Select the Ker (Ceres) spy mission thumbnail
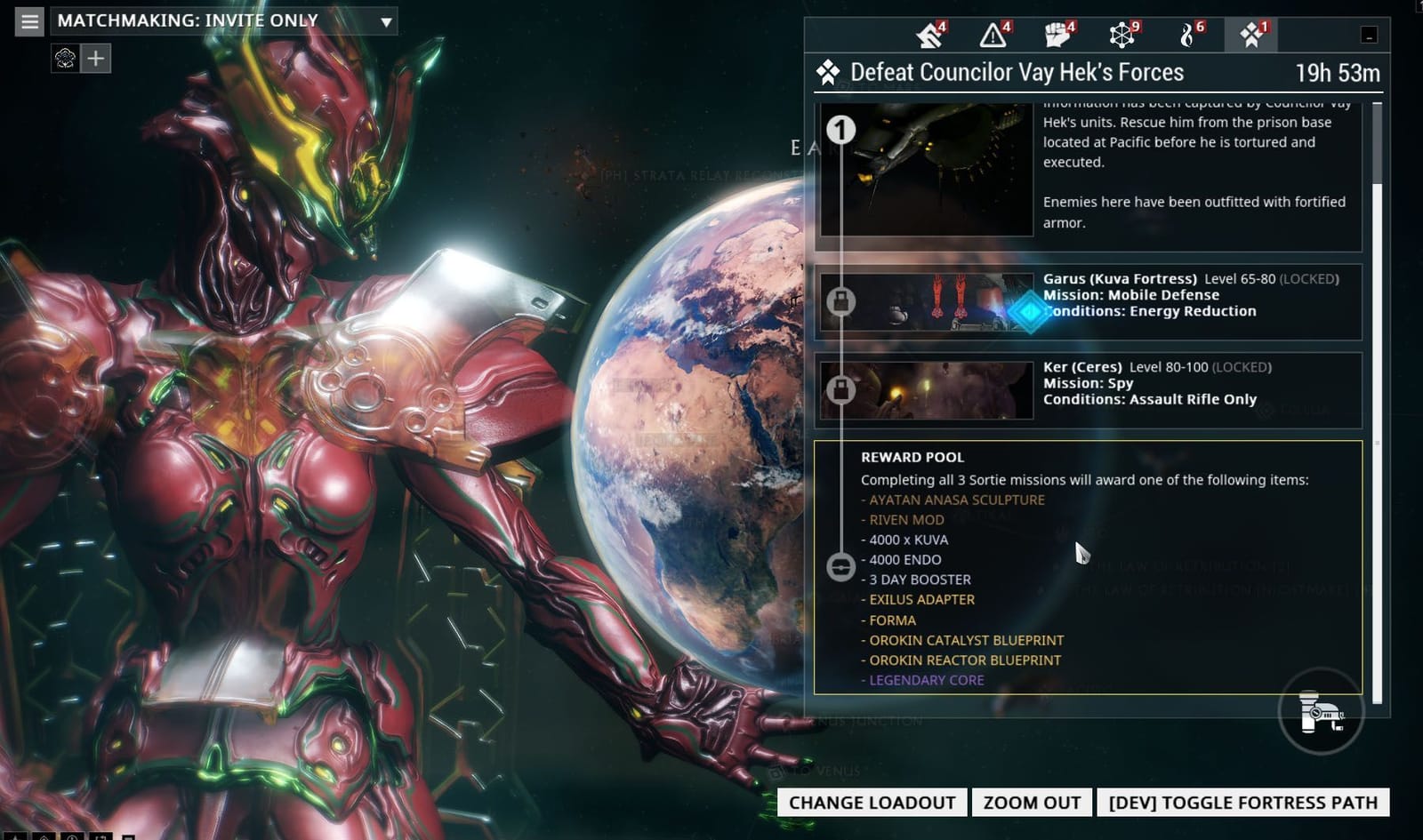1423x840 pixels. (928, 388)
